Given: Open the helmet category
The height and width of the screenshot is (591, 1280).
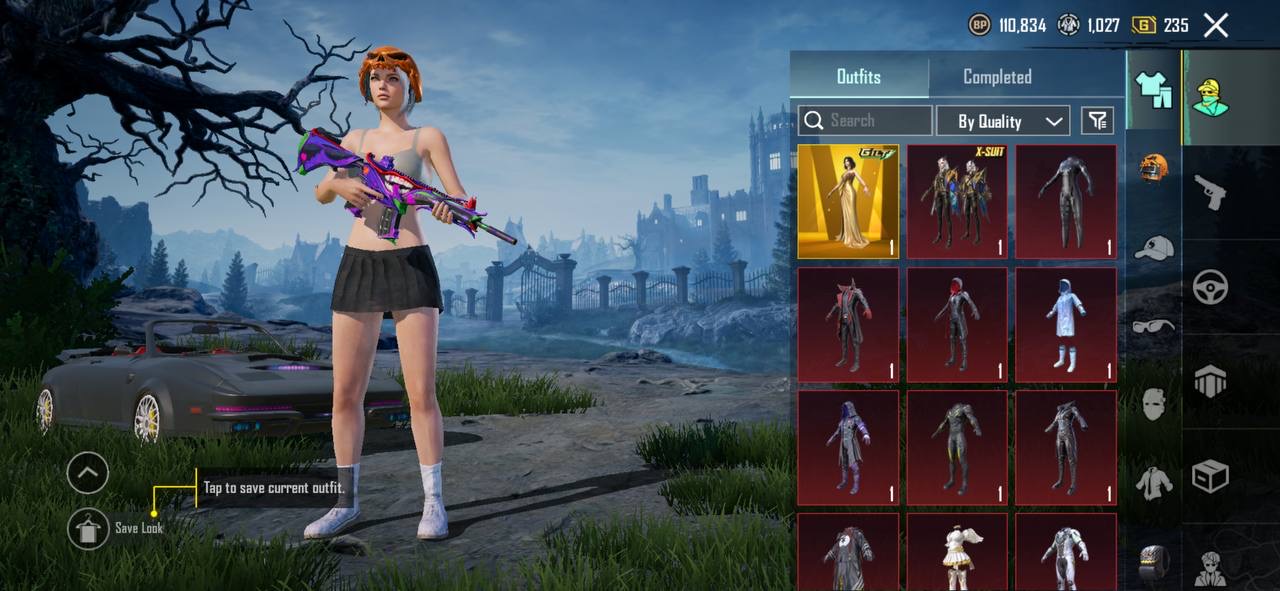Looking at the screenshot, I should 1154,168.
